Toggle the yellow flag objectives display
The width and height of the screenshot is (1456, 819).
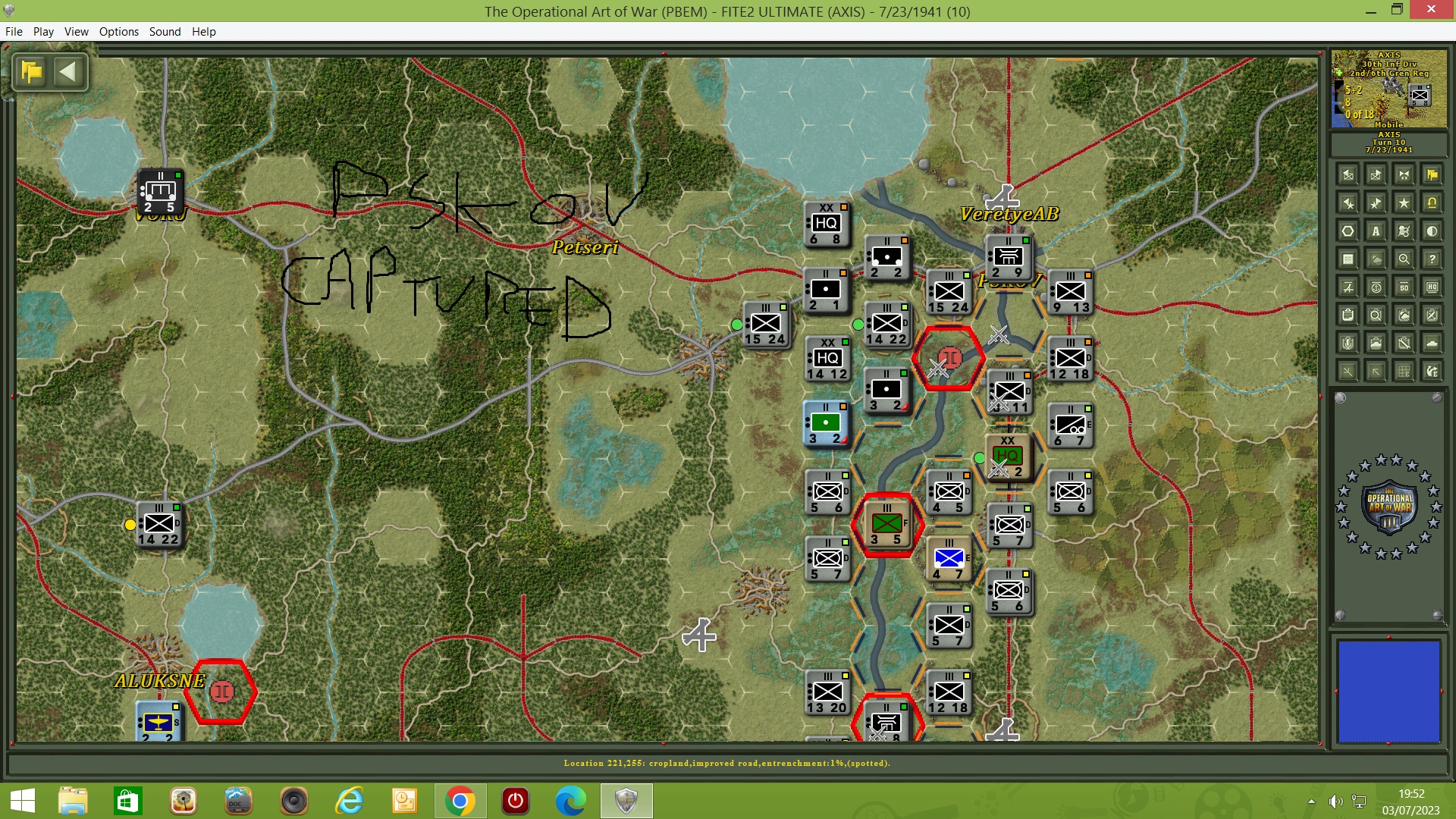pos(1432,175)
